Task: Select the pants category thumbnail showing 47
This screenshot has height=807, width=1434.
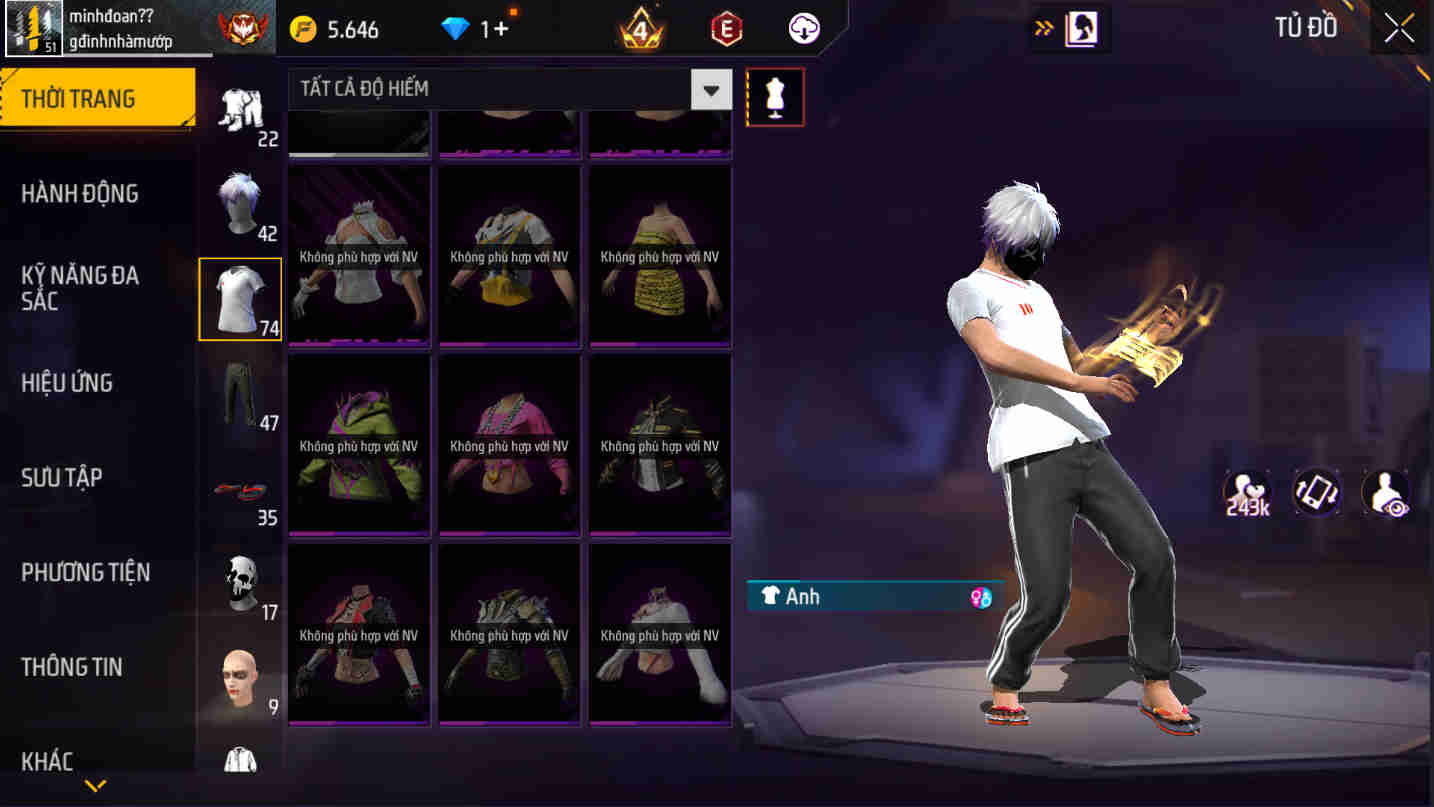Action: click(240, 395)
